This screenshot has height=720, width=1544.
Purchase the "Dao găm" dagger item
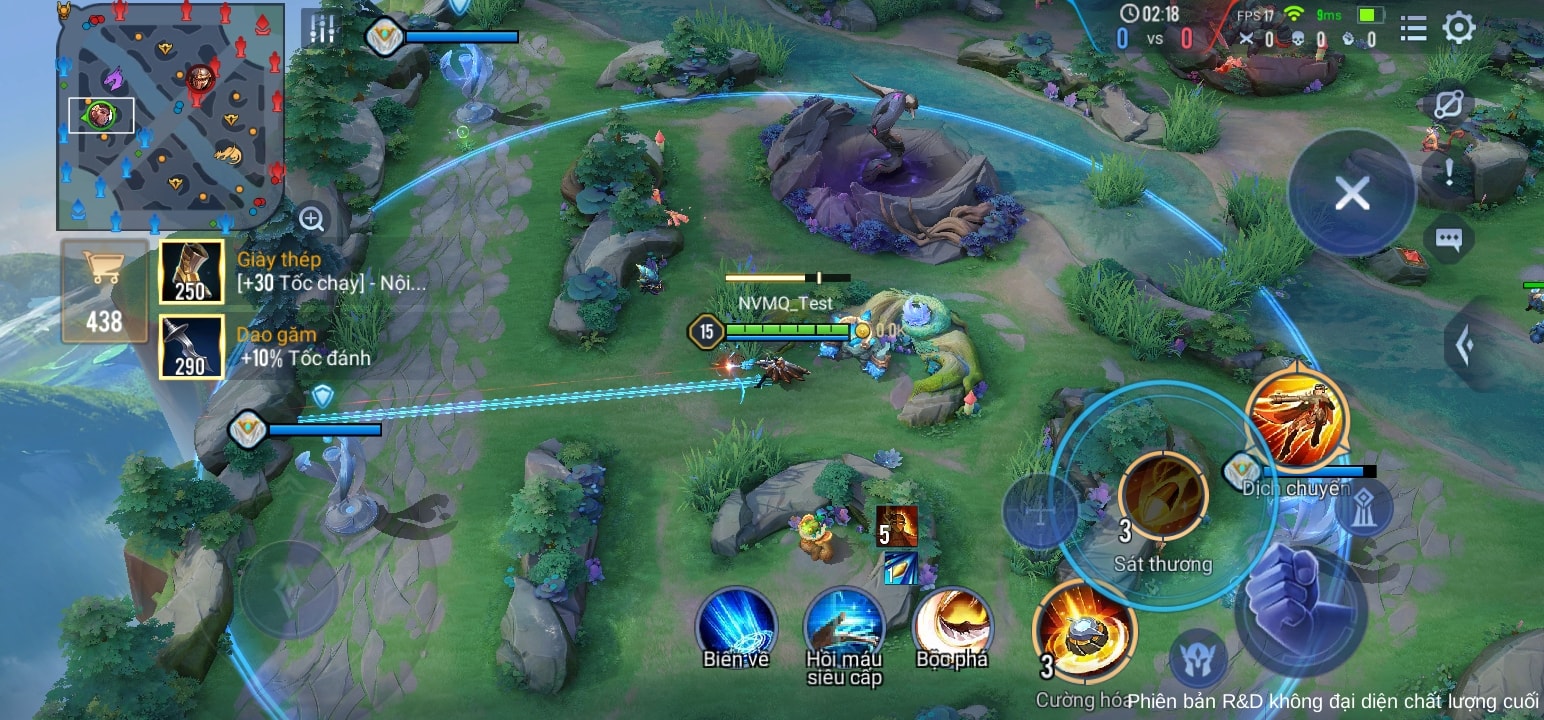point(192,346)
